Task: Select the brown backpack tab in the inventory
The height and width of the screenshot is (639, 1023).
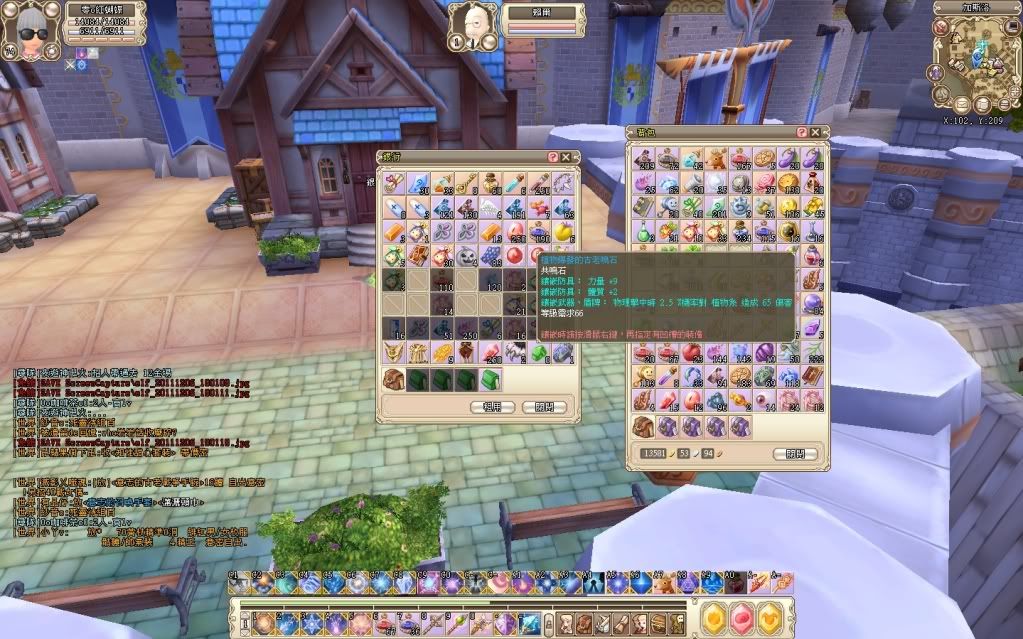Action: pyautogui.click(x=645, y=426)
